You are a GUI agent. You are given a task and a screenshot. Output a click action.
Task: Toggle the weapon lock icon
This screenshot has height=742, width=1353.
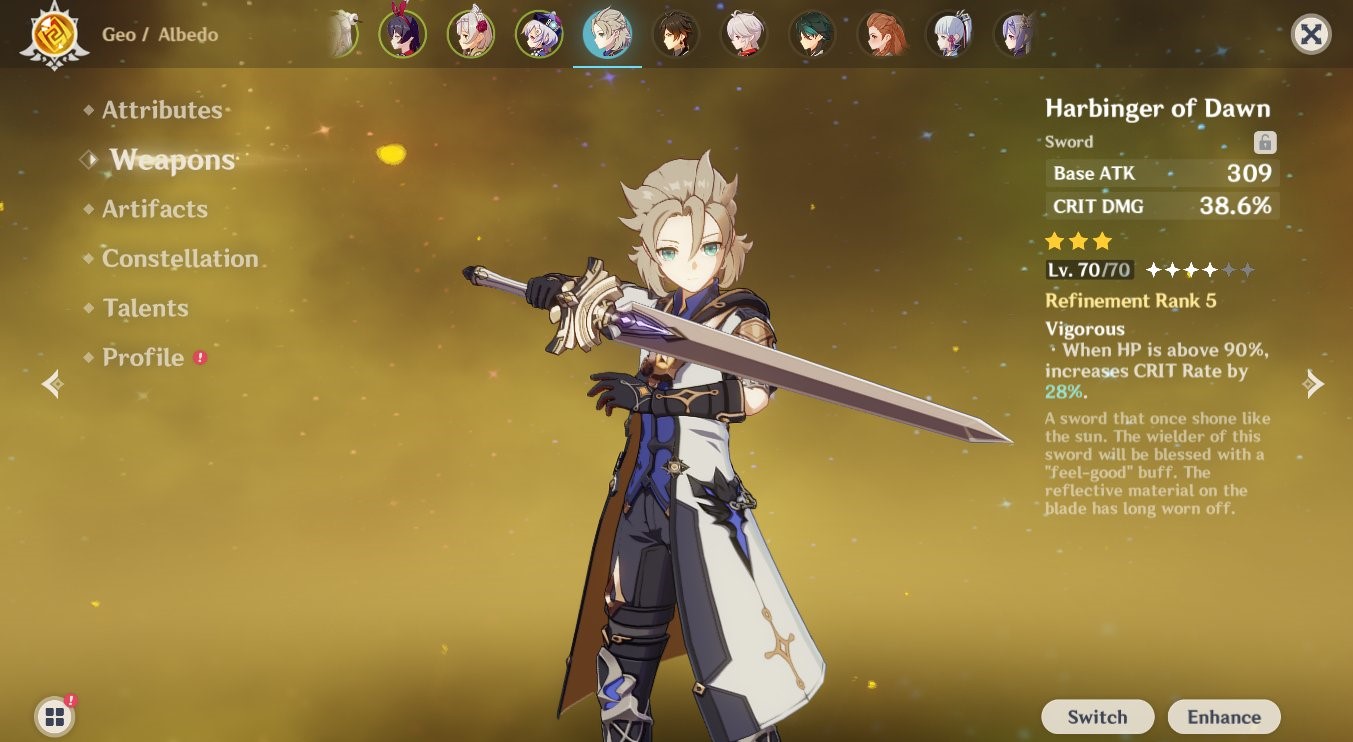(1265, 142)
